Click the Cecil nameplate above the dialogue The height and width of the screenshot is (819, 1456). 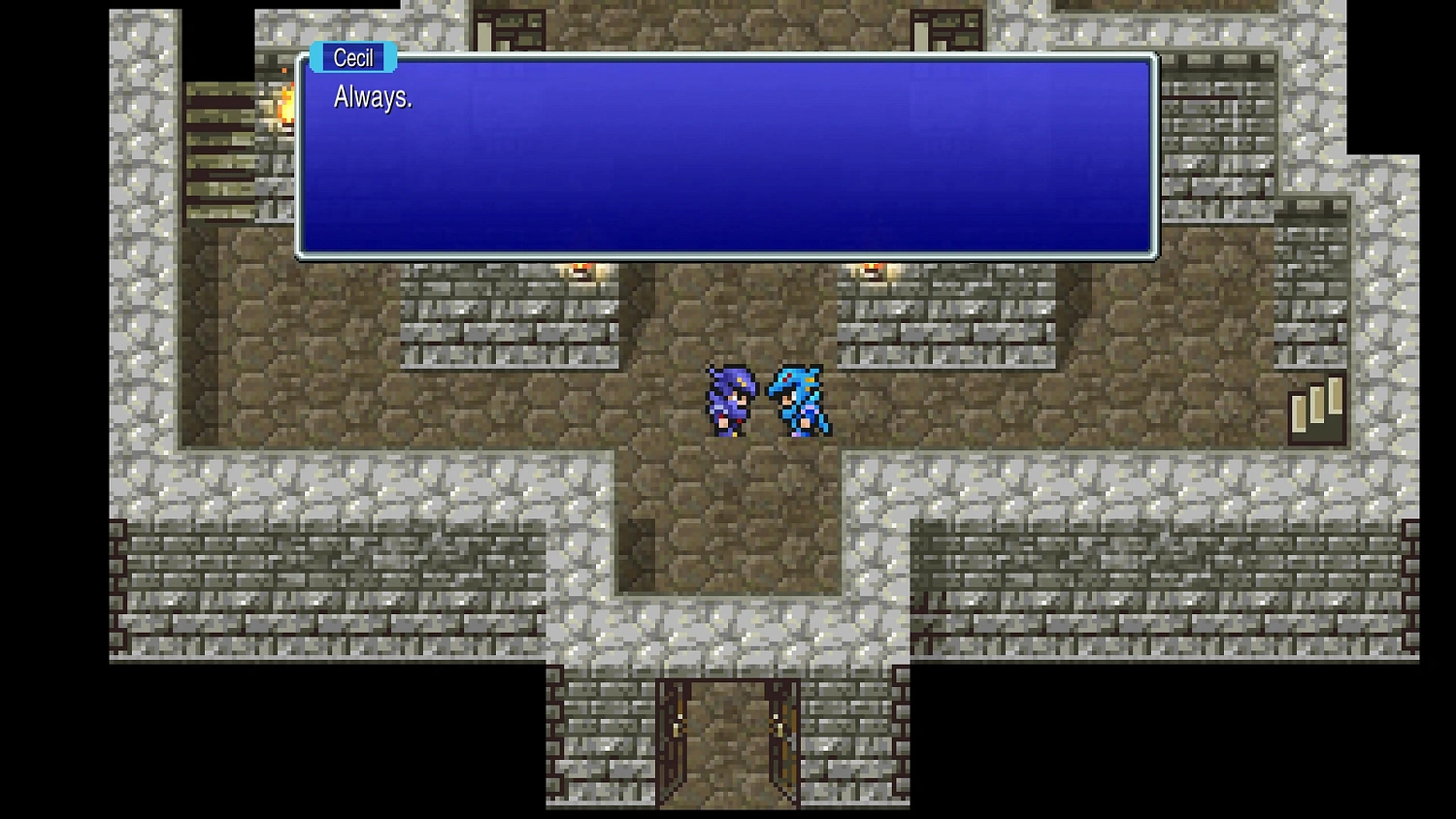click(x=351, y=58)
